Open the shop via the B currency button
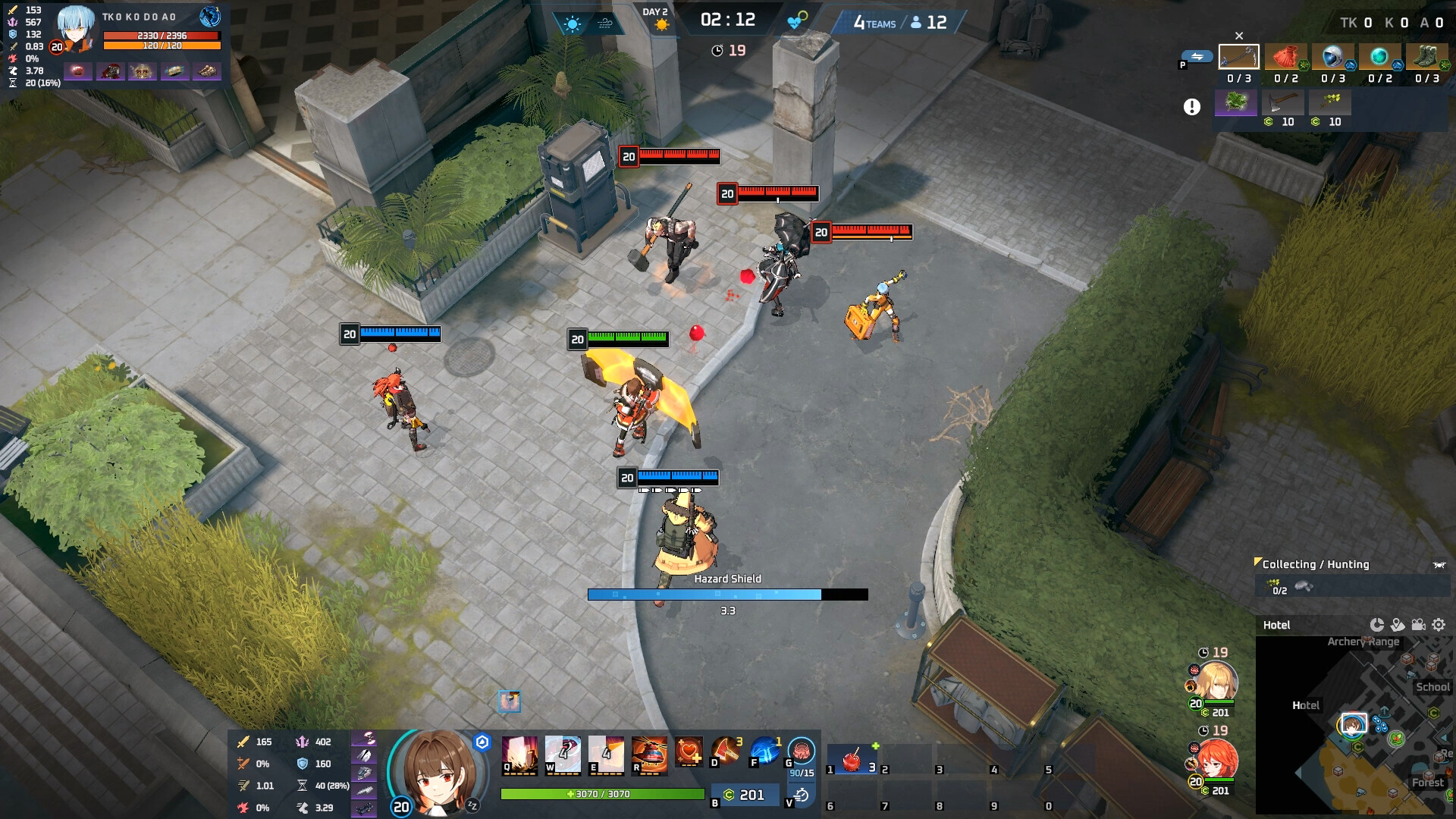1456x819 pixels. [x=745, y=795]
